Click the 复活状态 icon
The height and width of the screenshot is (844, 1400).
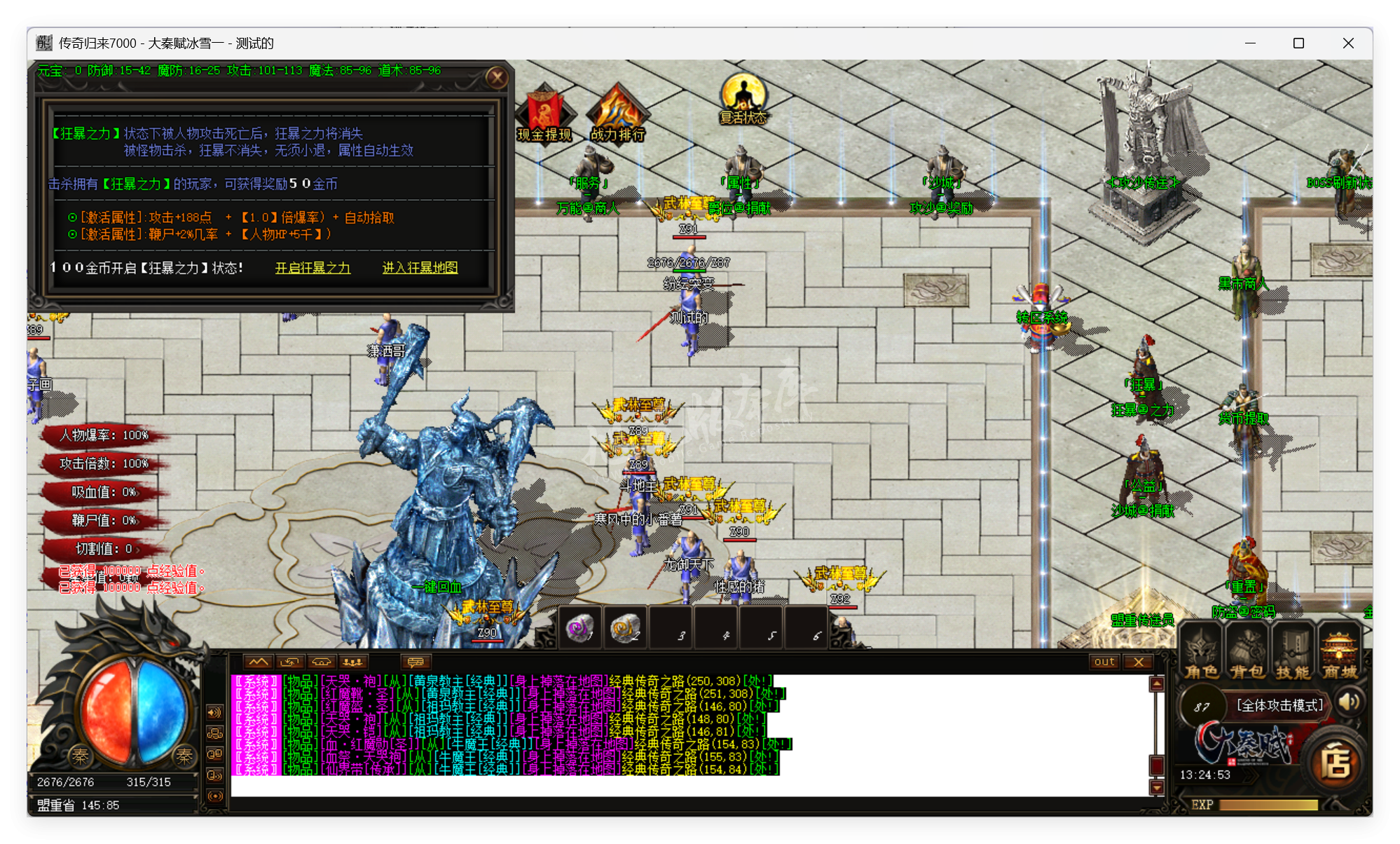743,100
